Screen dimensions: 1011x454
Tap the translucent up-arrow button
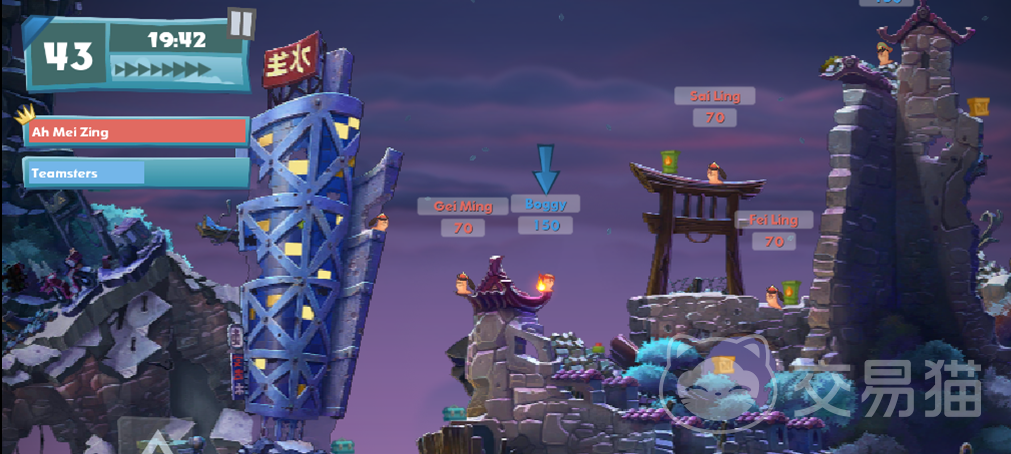159,438
